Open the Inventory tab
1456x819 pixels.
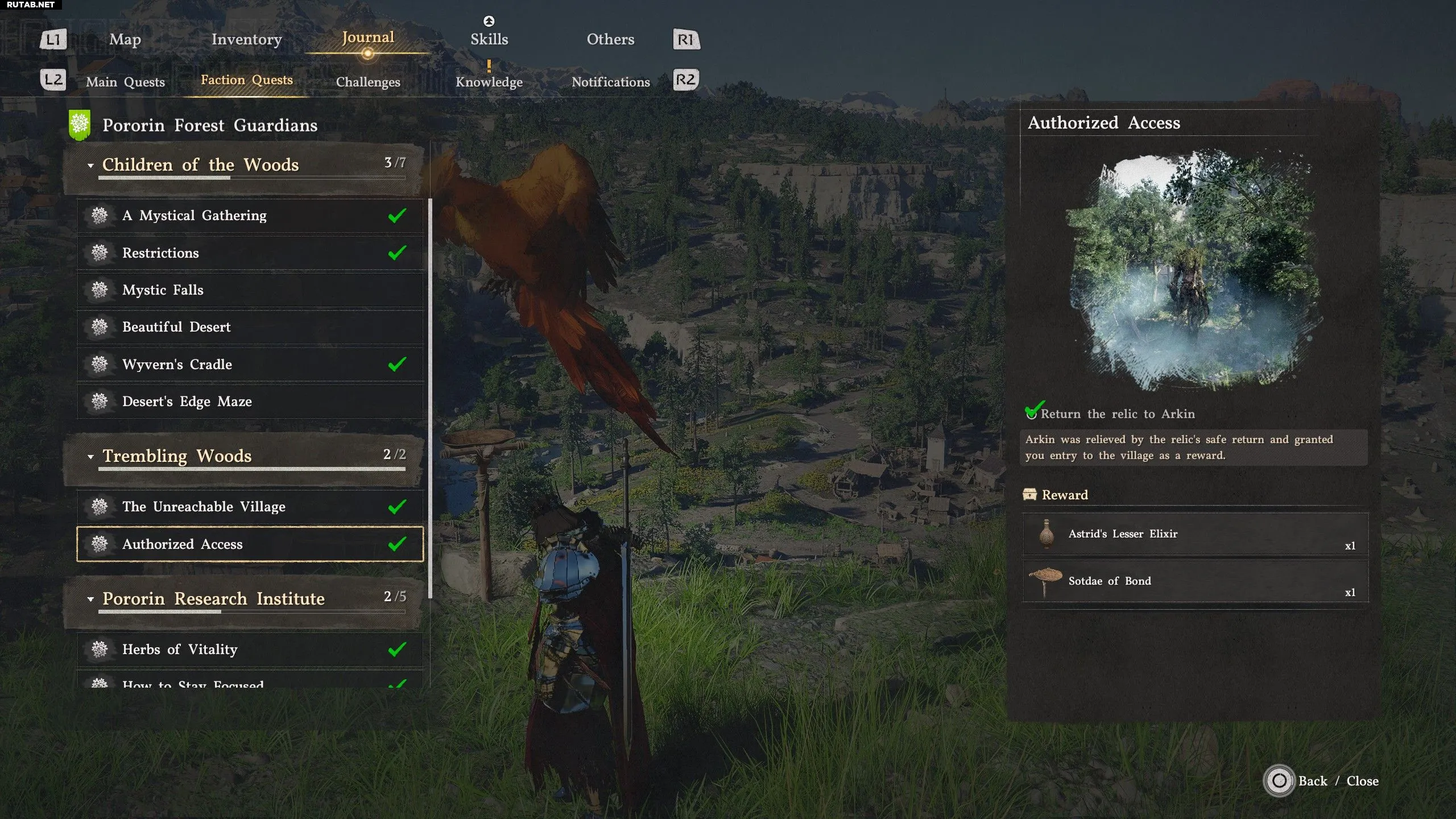tap(246, 39)
